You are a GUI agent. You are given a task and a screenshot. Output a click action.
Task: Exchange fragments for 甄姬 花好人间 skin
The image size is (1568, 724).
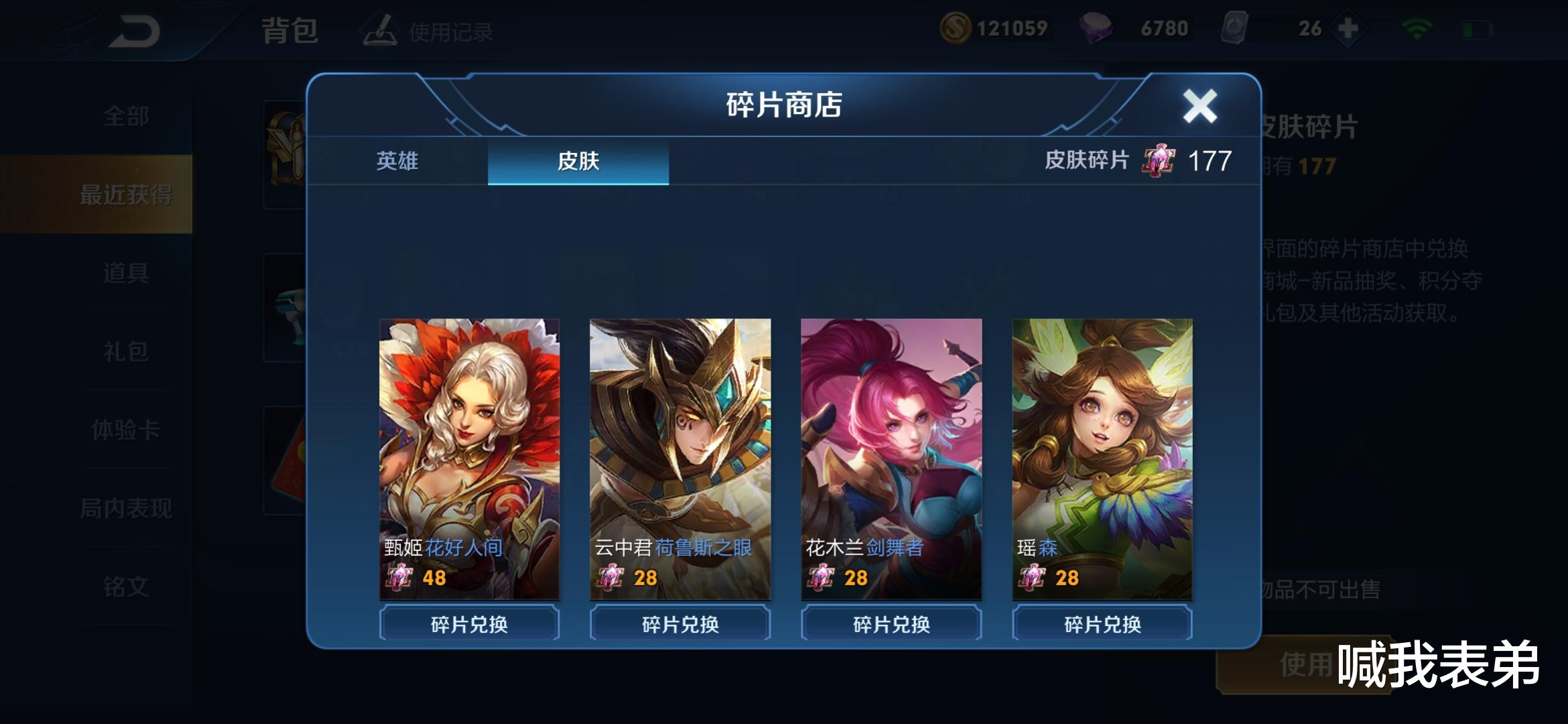pos(469,624)
